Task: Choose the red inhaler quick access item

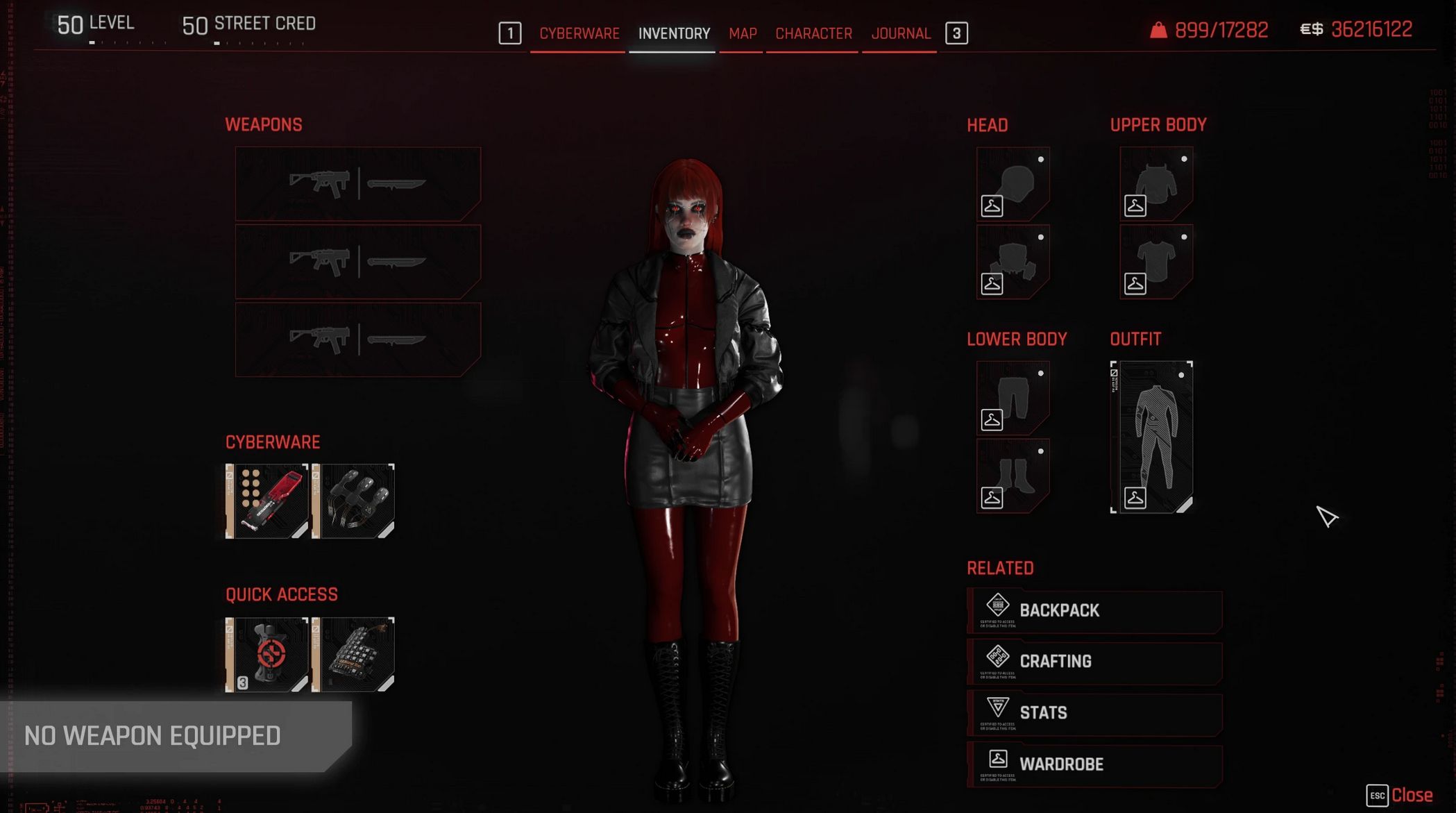Action: click(x=267, y=654)
